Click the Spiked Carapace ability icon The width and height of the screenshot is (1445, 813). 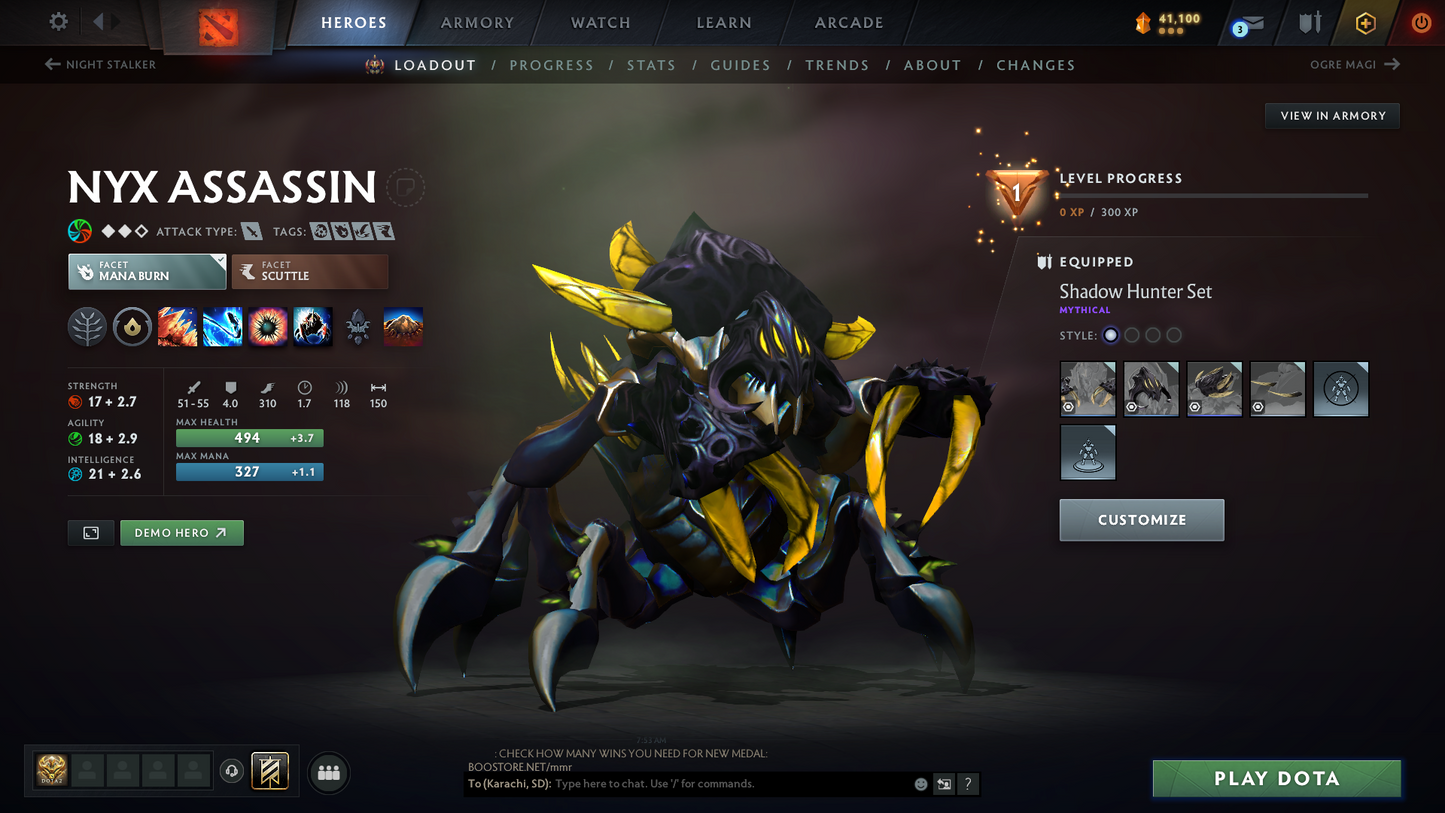pos(267,326)
